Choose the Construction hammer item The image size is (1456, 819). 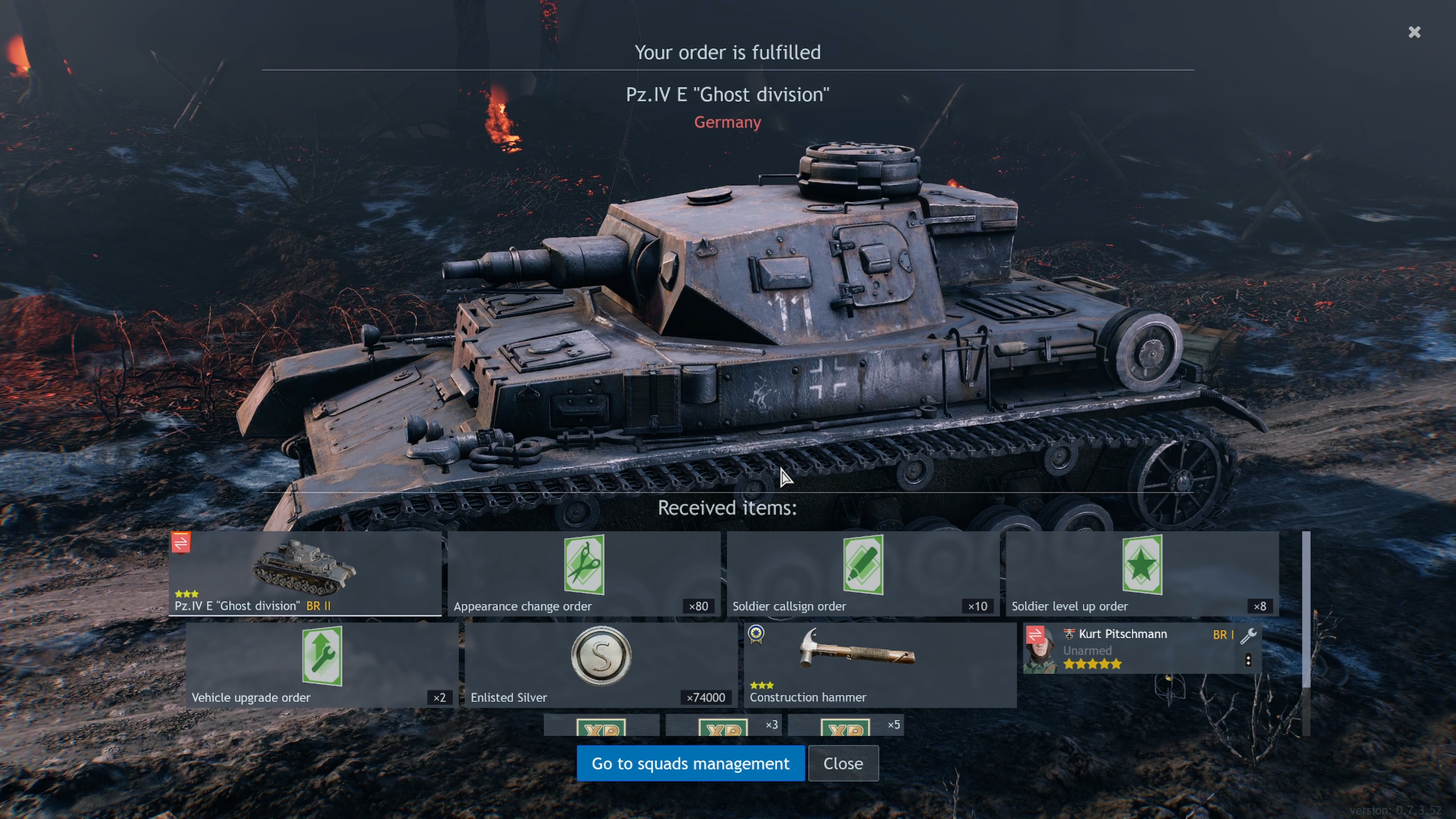[x=880, y=665]
